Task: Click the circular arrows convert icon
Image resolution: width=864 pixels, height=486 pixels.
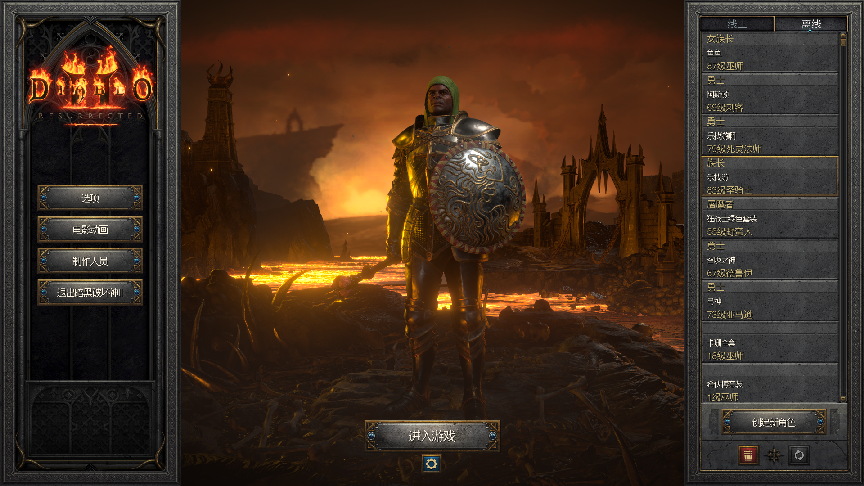Action: [x=798, y=455]
